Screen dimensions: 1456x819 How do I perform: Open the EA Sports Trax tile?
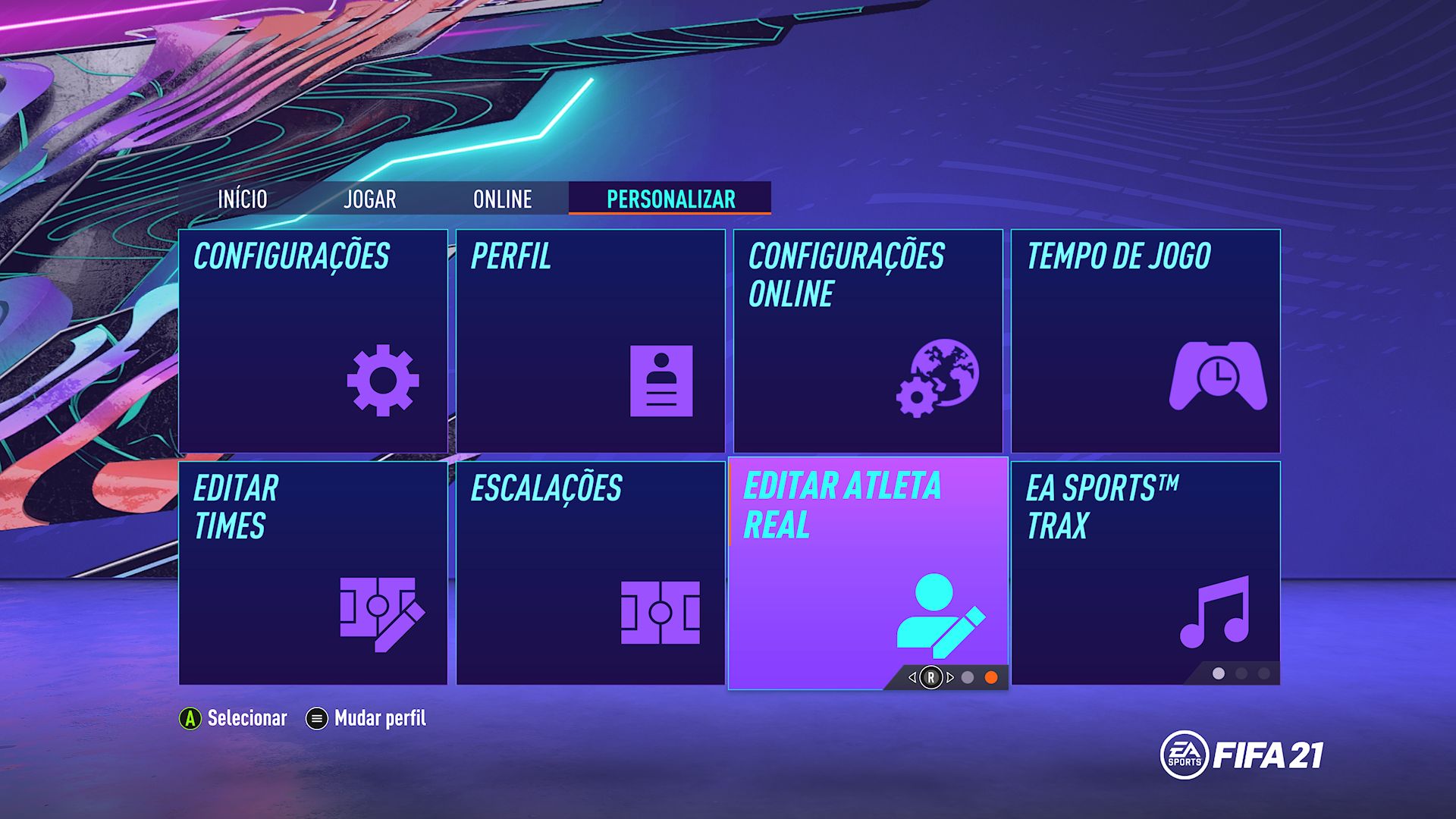pos(1145,573)
